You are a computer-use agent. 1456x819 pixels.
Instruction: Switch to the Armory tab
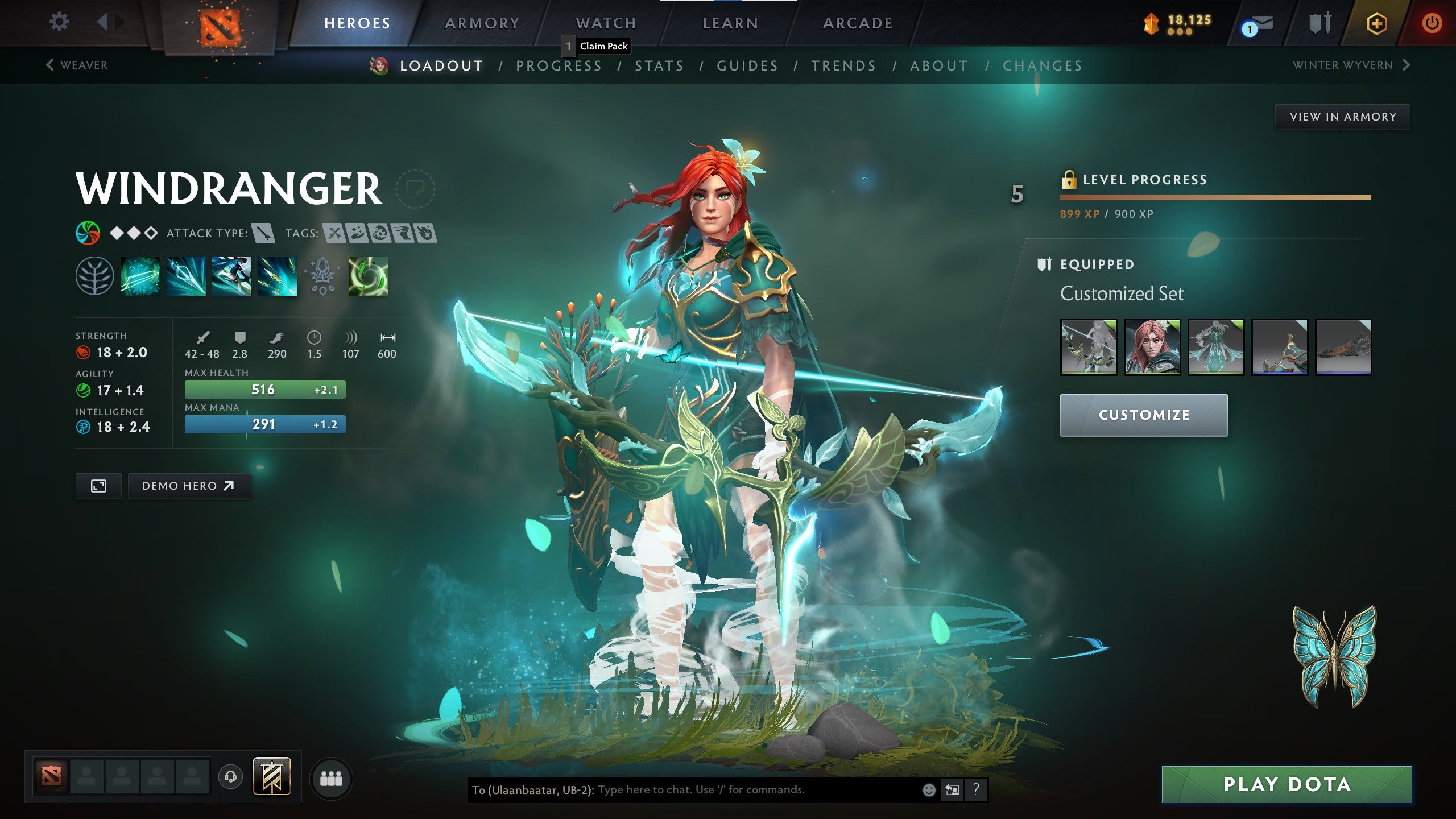[x=482, y=23]
